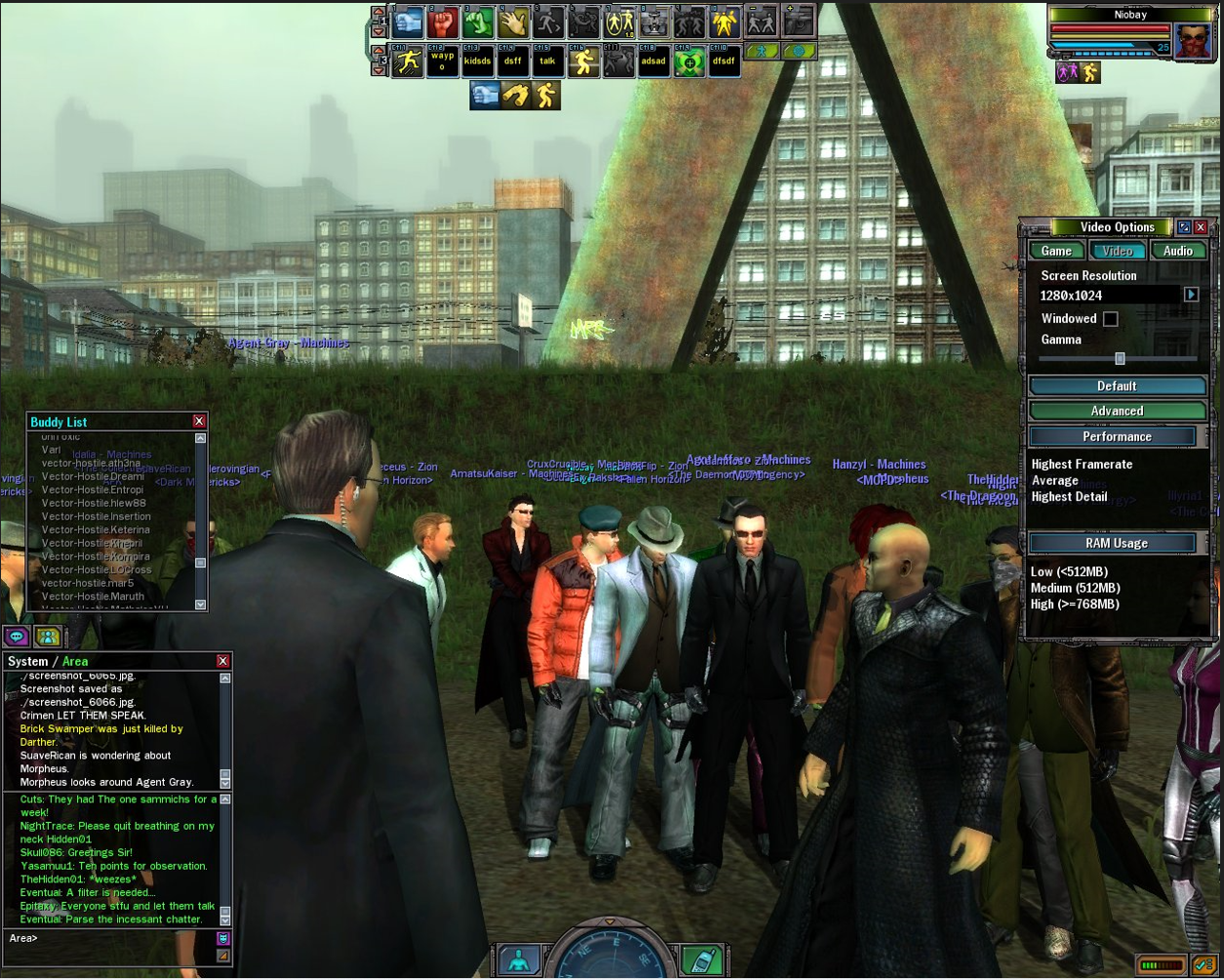Click the compass at the bottom center
This screenshot has width=1224, height=980.
610,956
